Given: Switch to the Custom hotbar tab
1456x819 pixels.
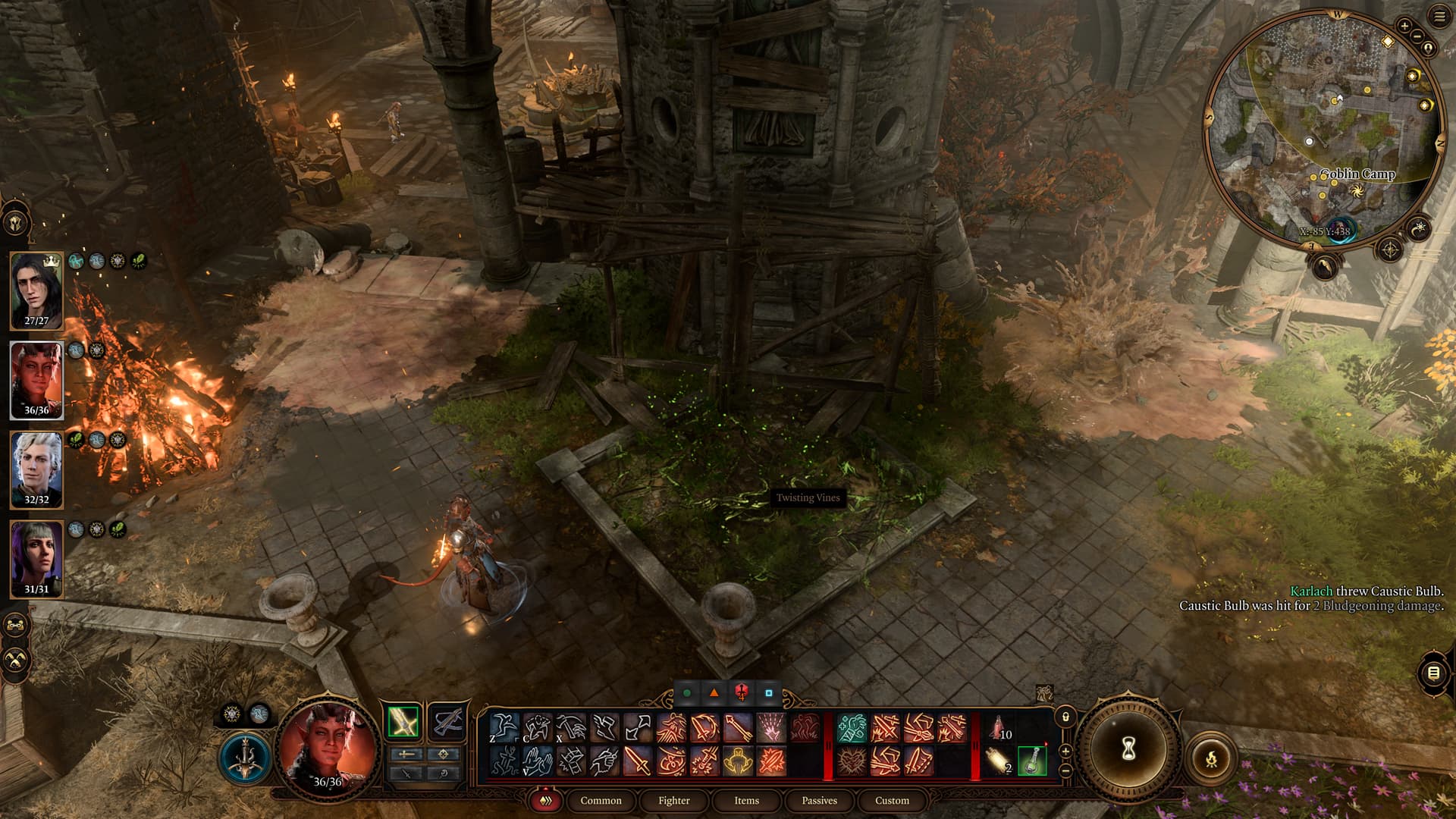Looking at the screenshot, I should [x=892, y=800].
